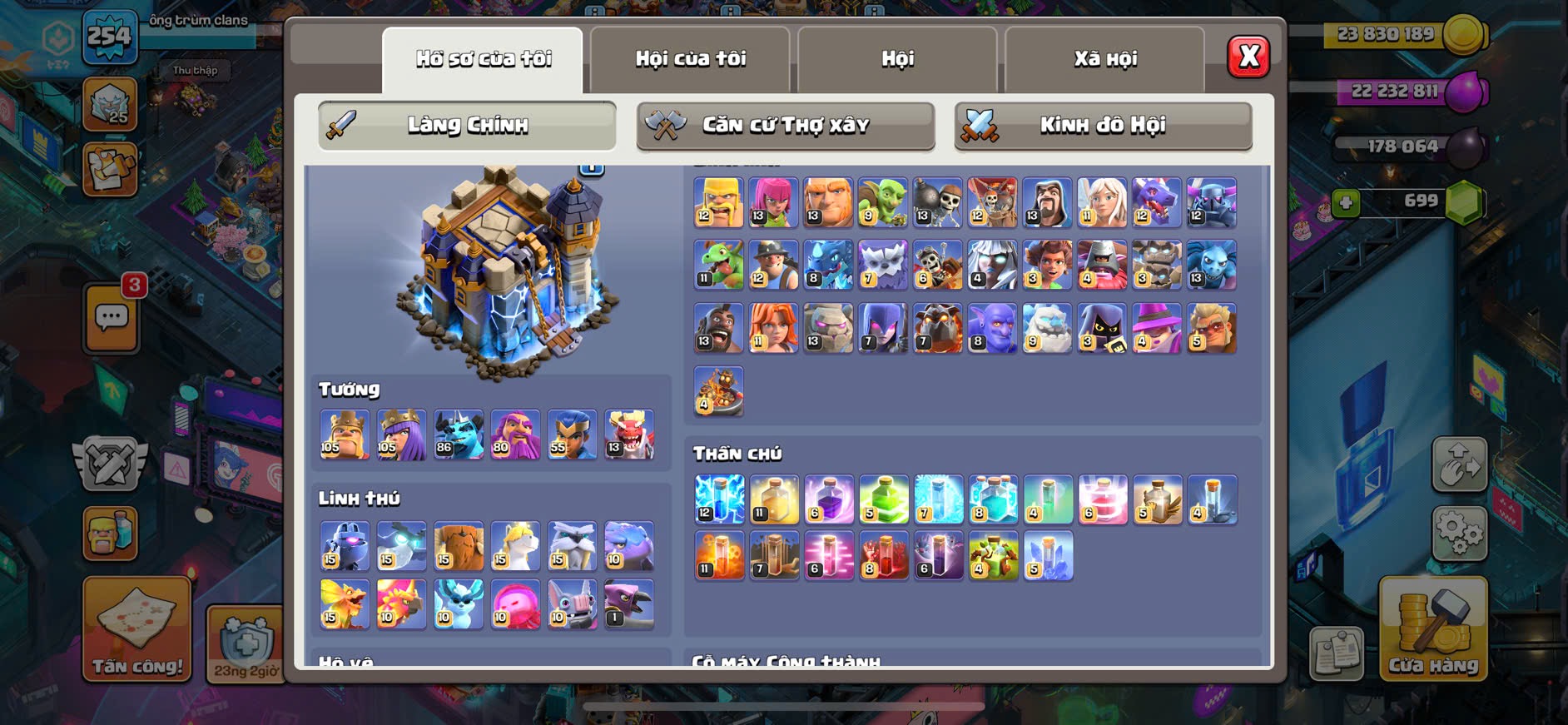Screen dimensions: 1568x725
Task: Click the L.A.S.S.I pet icon
Action: coord(345,546)
